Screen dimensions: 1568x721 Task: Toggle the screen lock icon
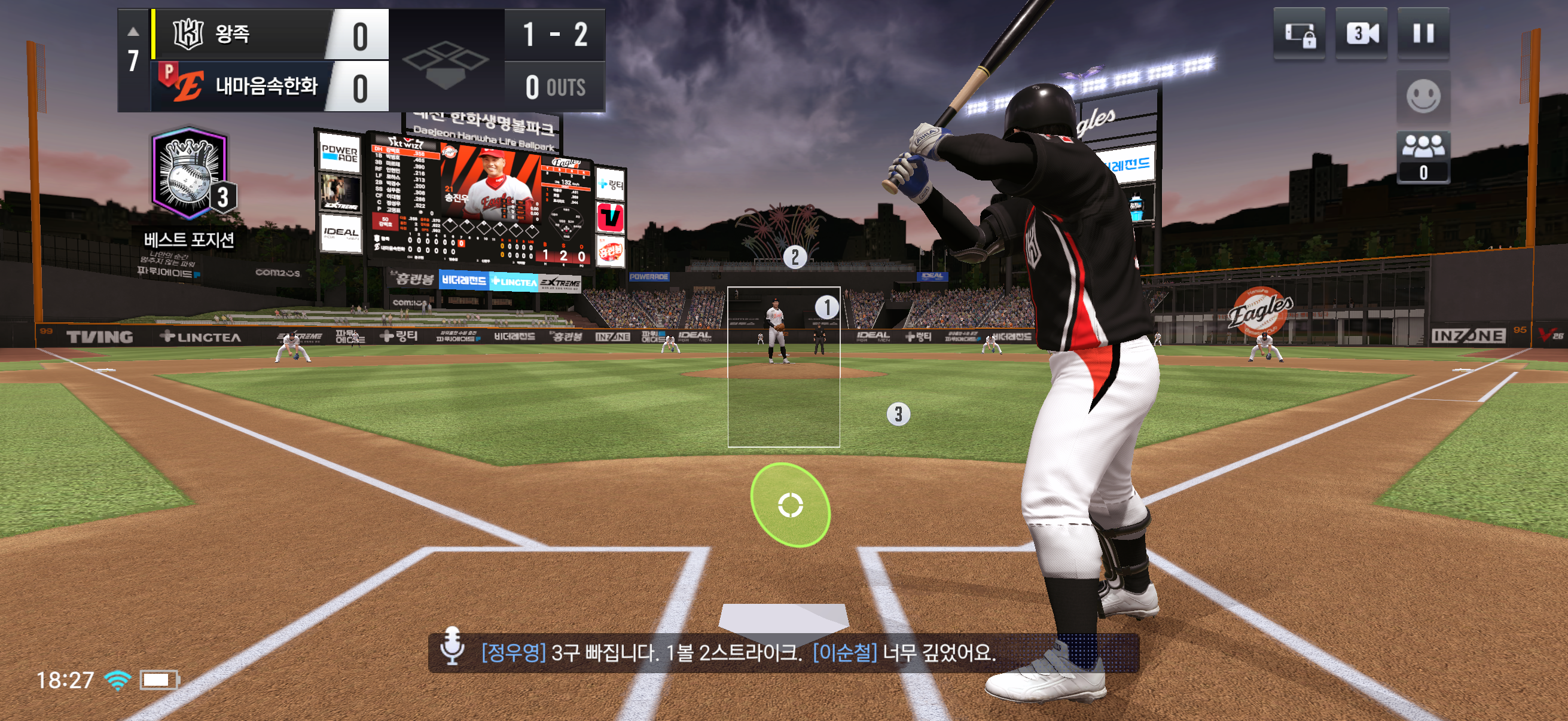tap(1299, 33)
